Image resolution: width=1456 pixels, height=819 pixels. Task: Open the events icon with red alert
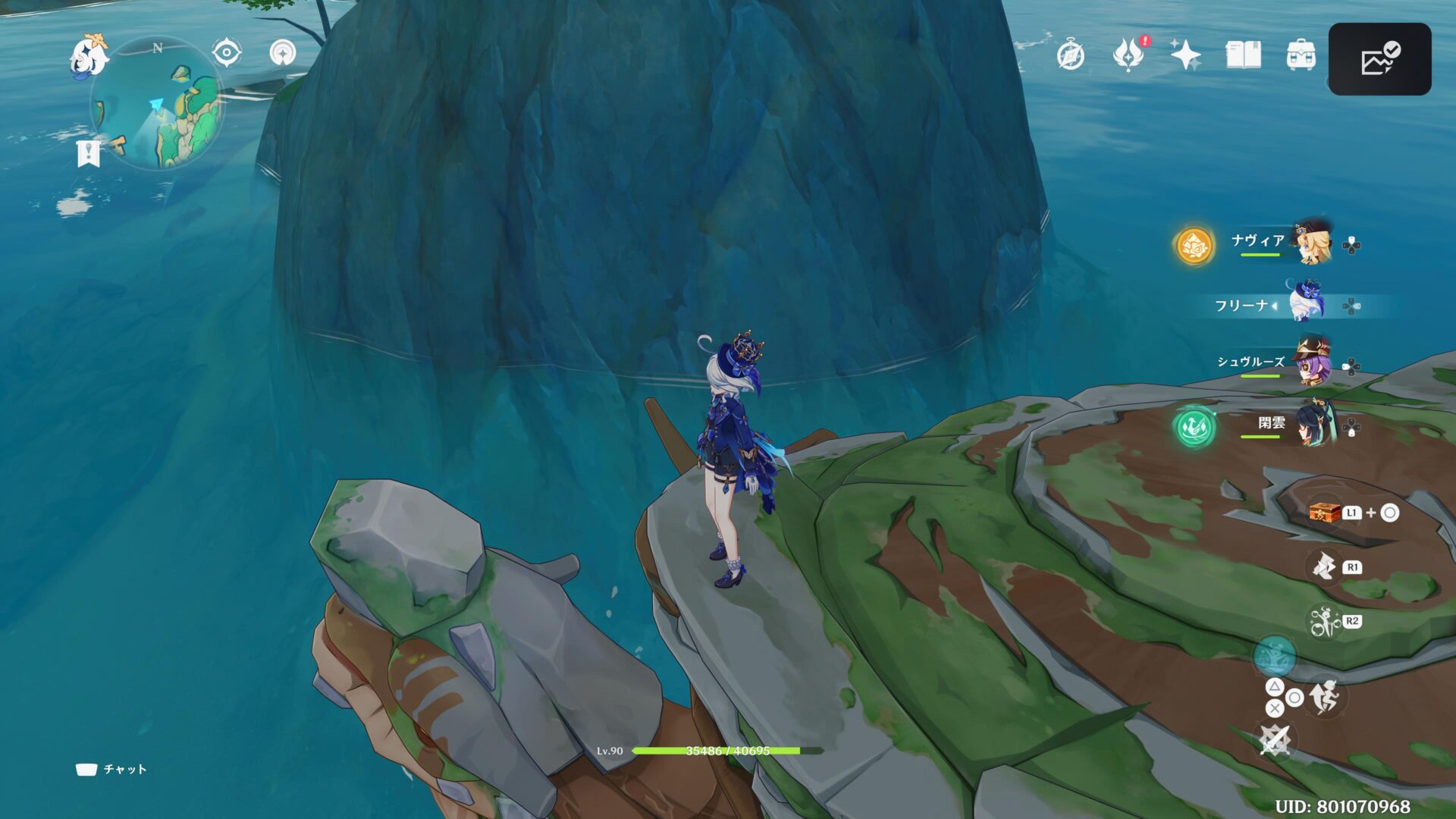point(1128,55)
